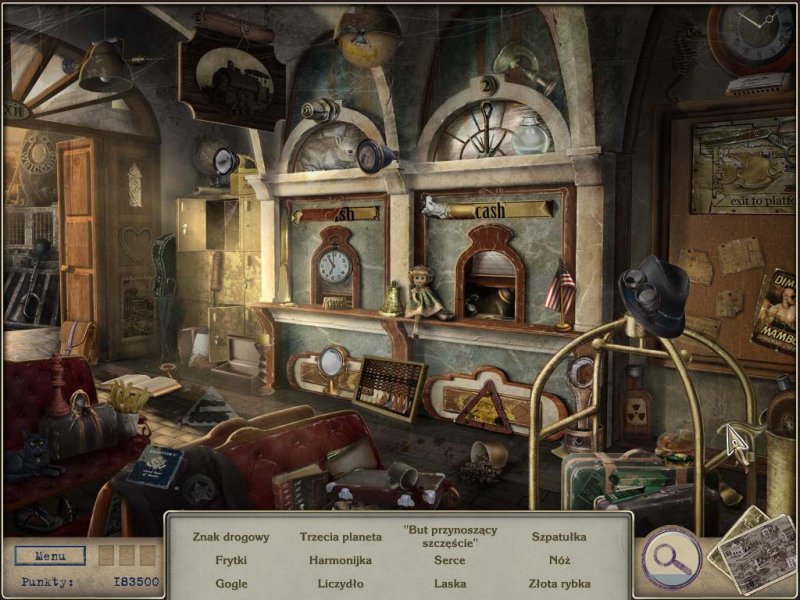Pick 'Laska' in the word list
This screenshot has height=600, width=800.
point(450,583)
